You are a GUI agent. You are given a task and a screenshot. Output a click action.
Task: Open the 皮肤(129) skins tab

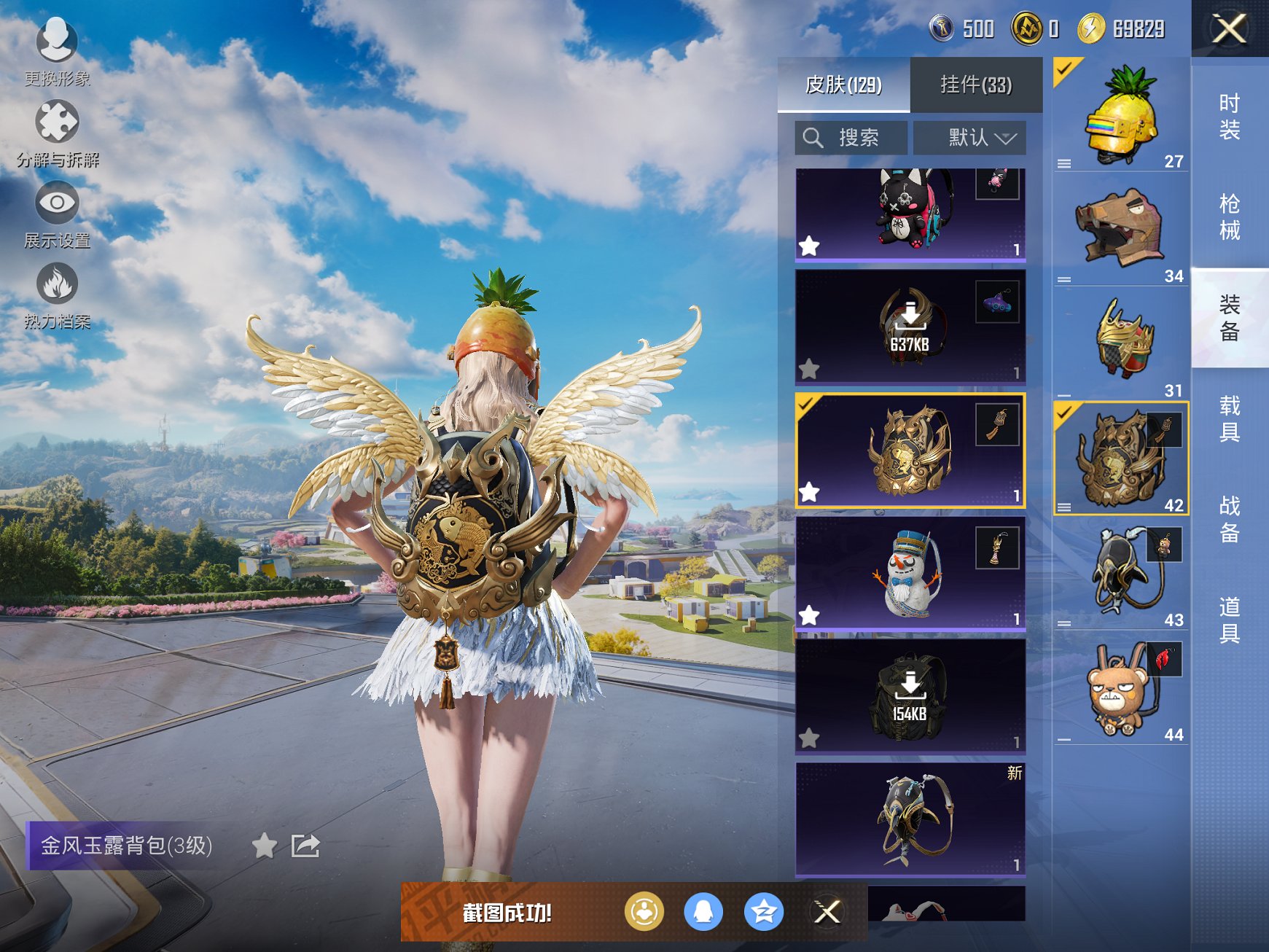[843, 85]
